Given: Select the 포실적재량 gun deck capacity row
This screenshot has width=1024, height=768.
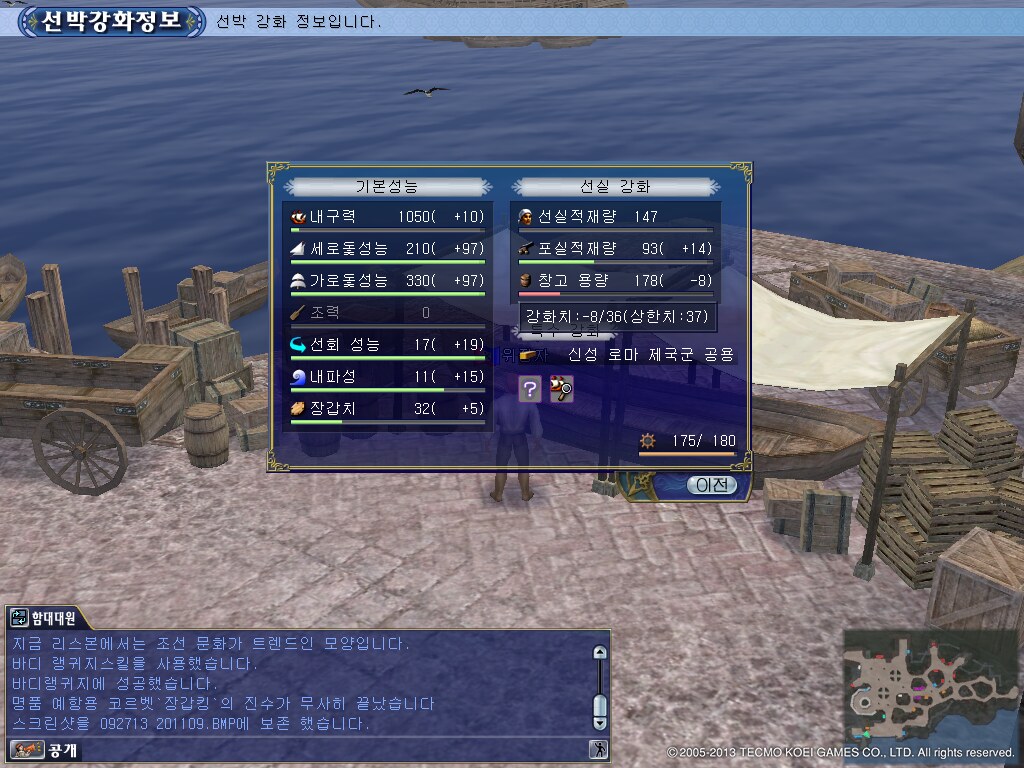Looking at the screenshot, I should [x=616, y=249].
